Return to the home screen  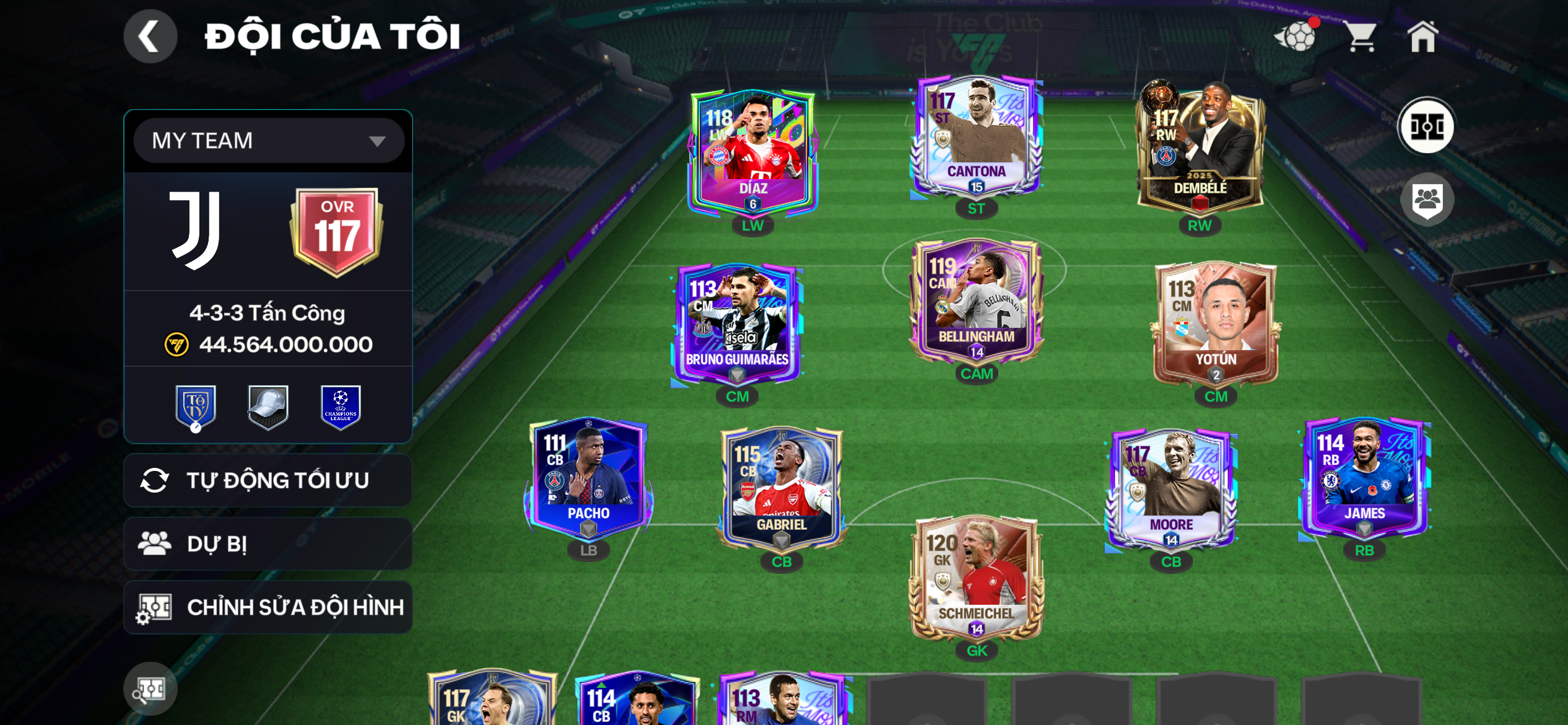click(1422, 37)
